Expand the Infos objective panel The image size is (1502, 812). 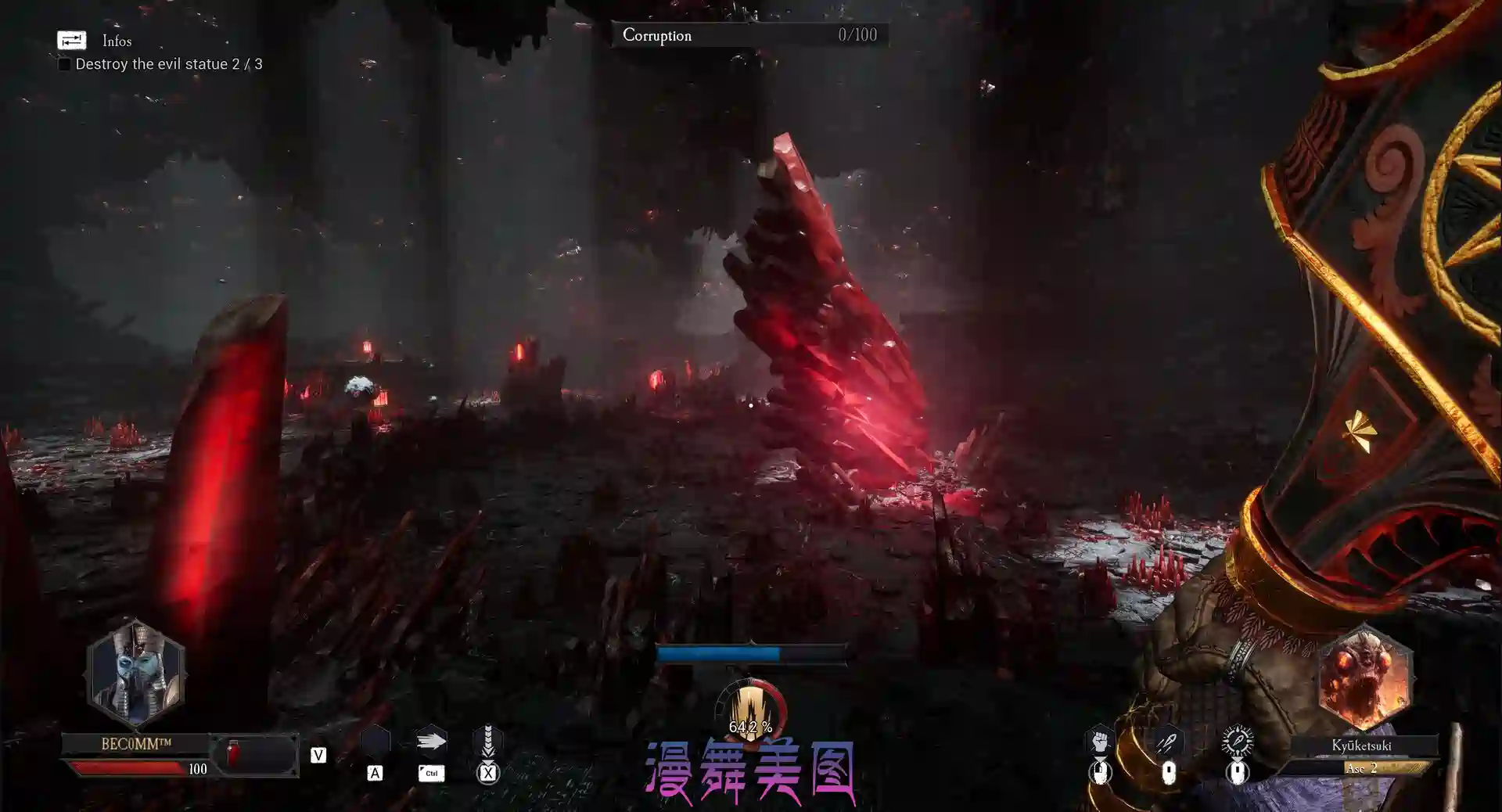click(x=116, y=41)
